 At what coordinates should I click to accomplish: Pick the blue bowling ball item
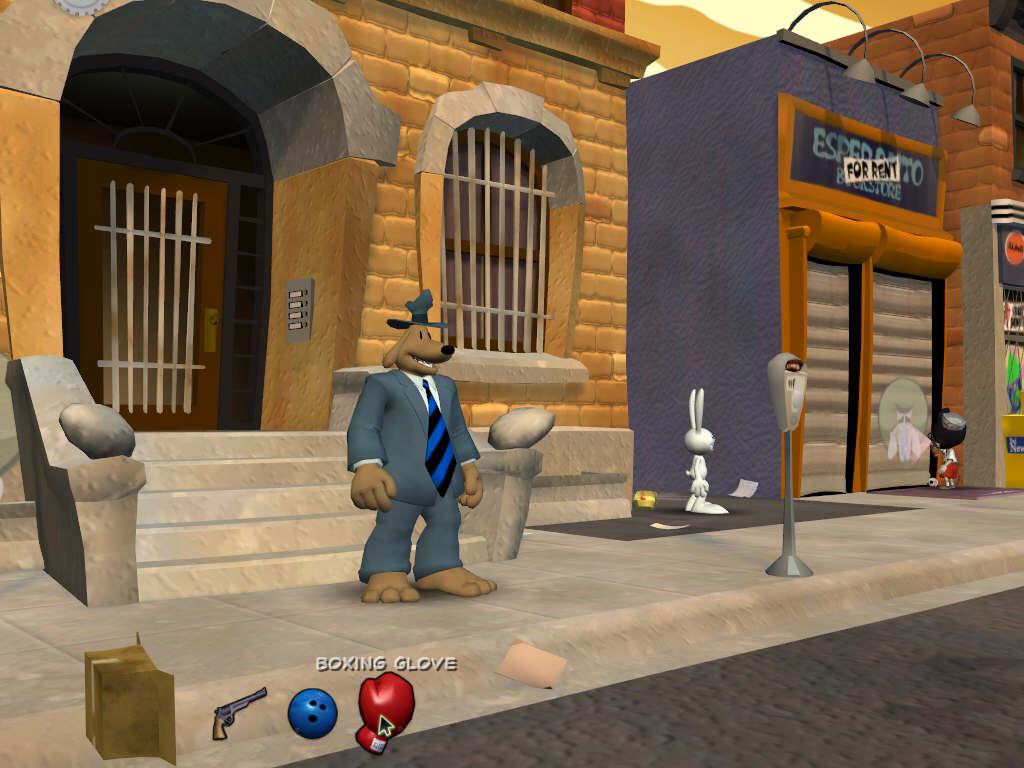pyautogui.click(x=312, y=713)
